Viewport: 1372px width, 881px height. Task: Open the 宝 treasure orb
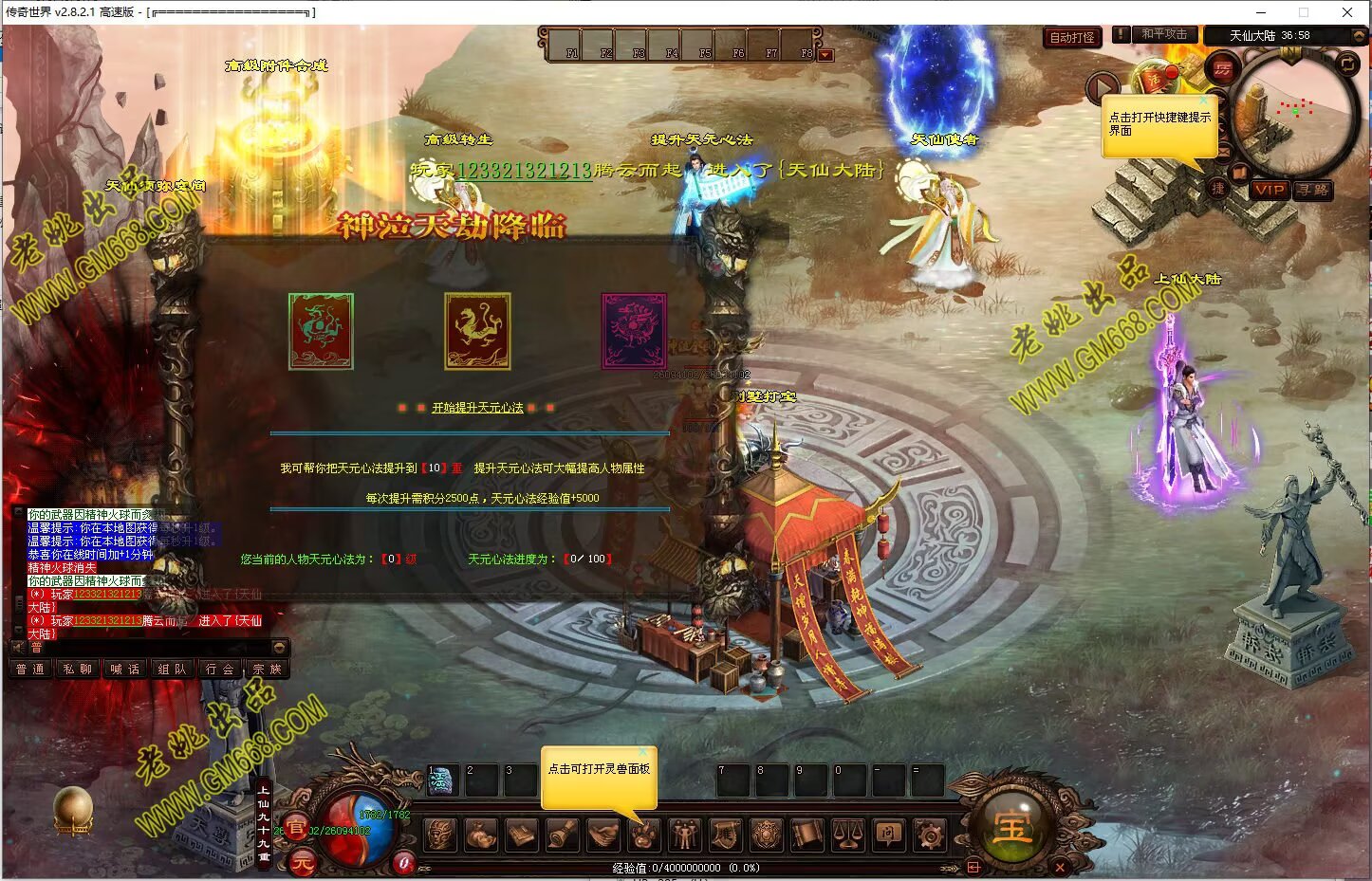click(1011, 827)
